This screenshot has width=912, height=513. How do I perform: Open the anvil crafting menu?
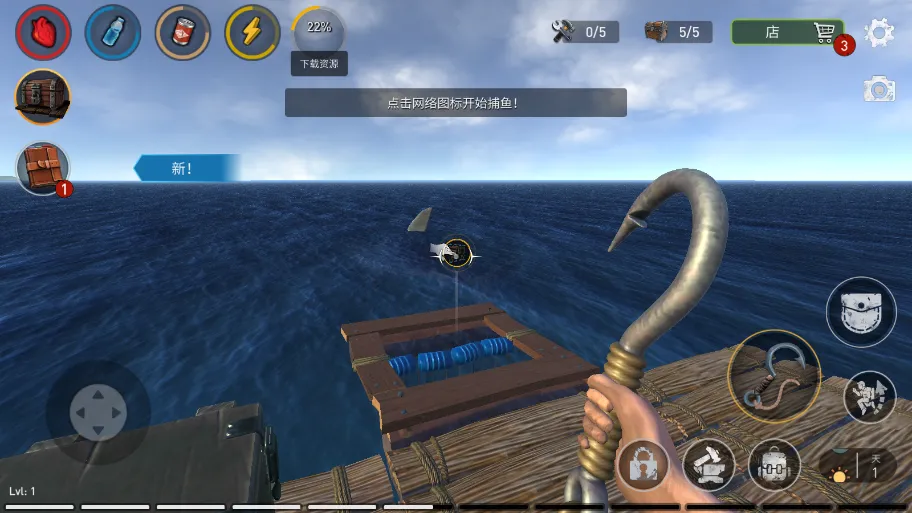coord(708,465)
